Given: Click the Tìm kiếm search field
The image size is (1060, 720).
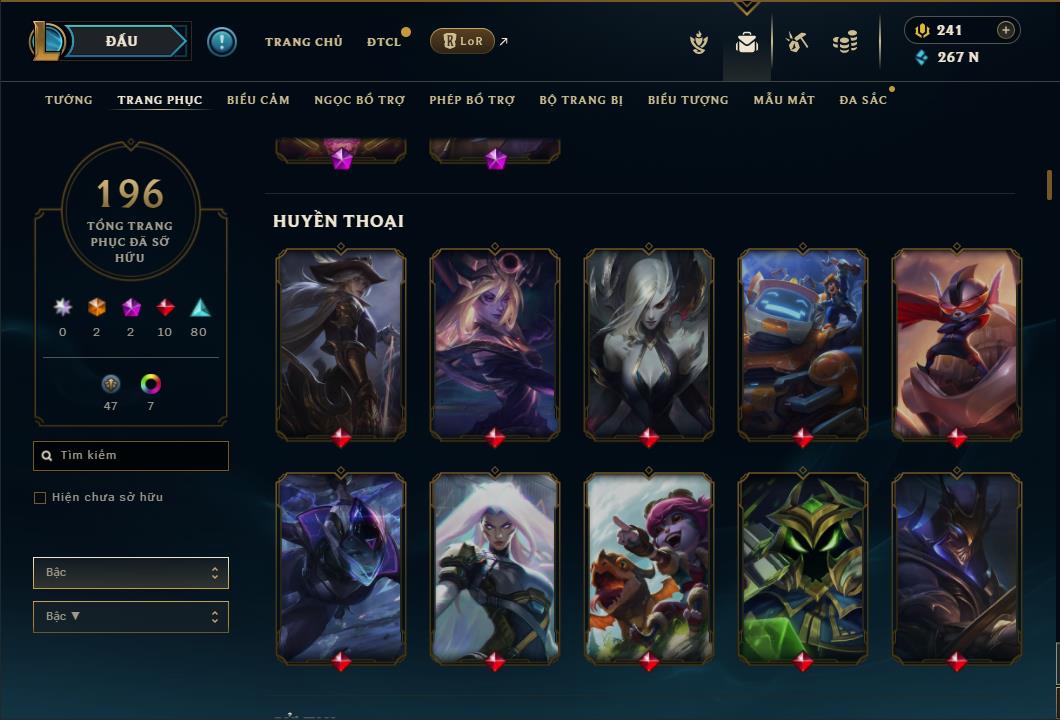Looking at the screenshot, I should tap(131, 456).
